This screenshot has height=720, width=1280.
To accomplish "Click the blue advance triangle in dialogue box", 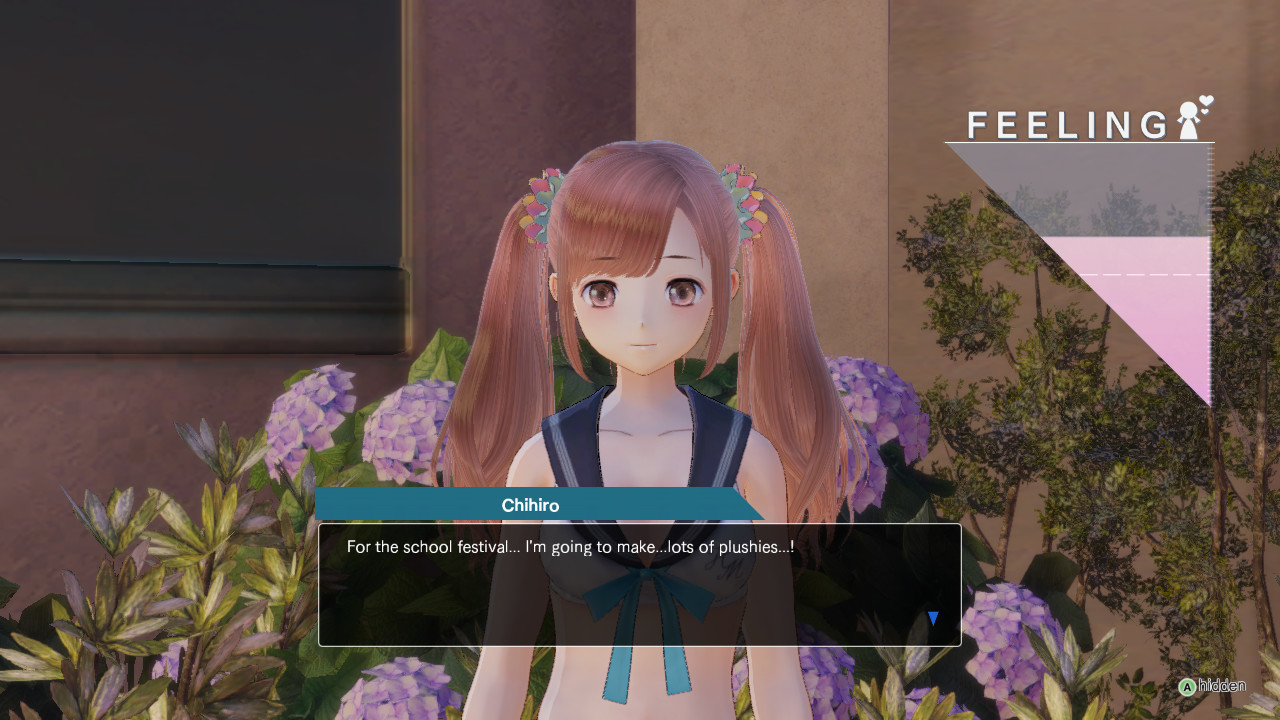I will [931, 618].
